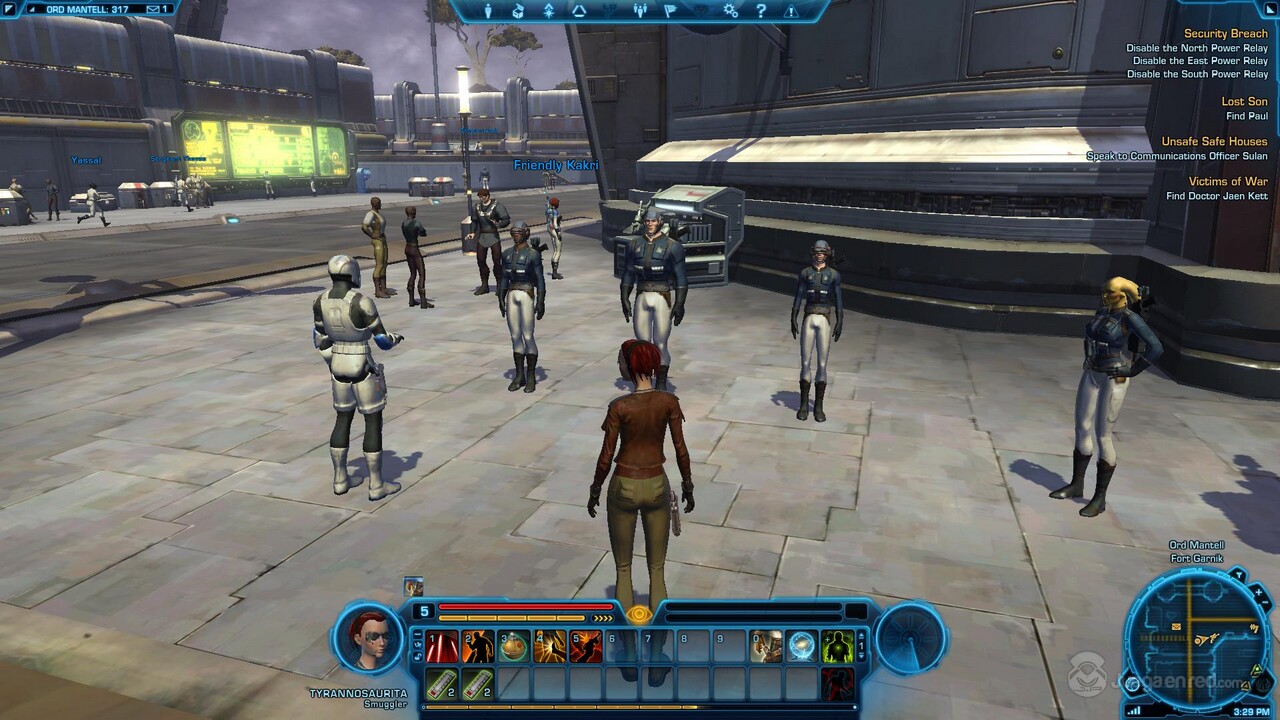Open the inventory crate icon

tap(518, 11)
